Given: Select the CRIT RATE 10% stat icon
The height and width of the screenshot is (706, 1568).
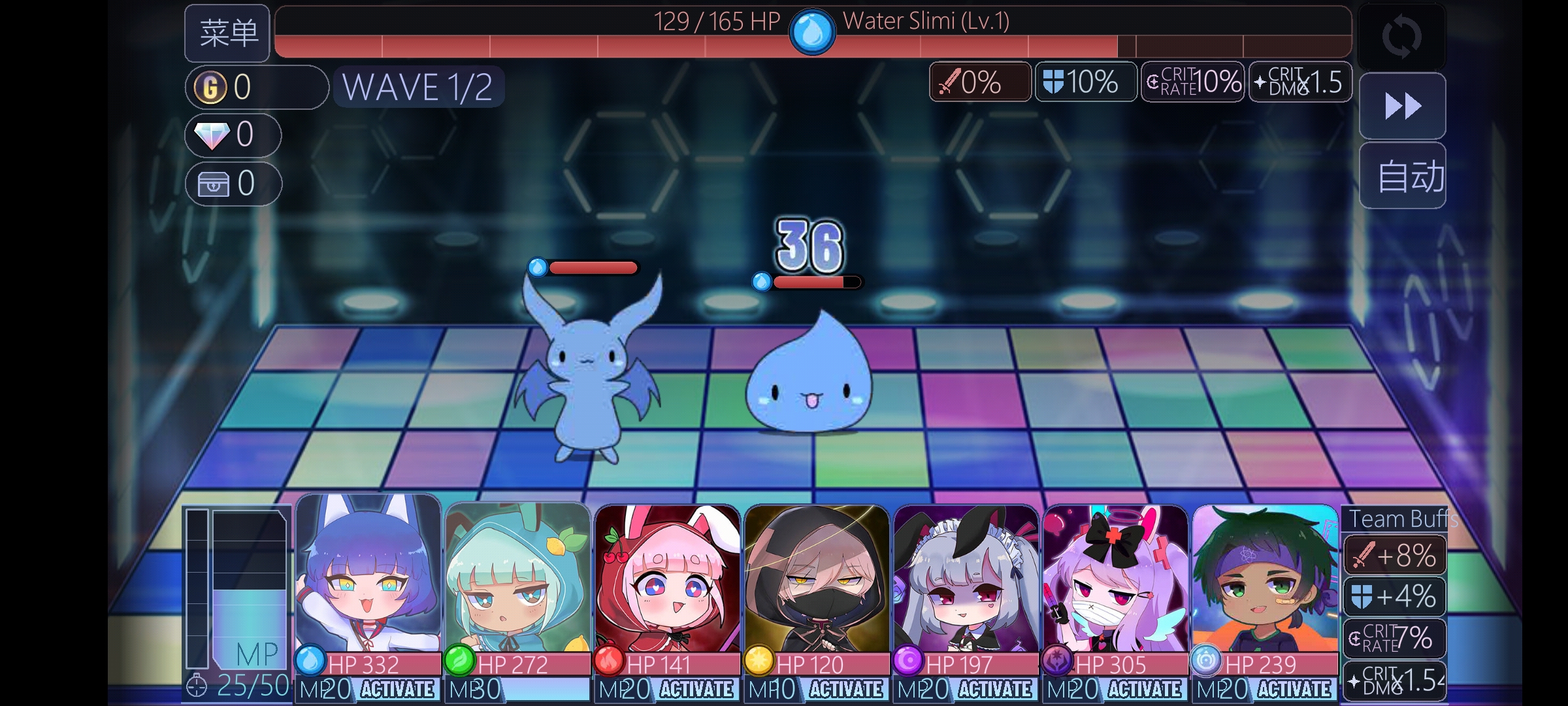Looking at the screenshot, I should point(1192,82).
